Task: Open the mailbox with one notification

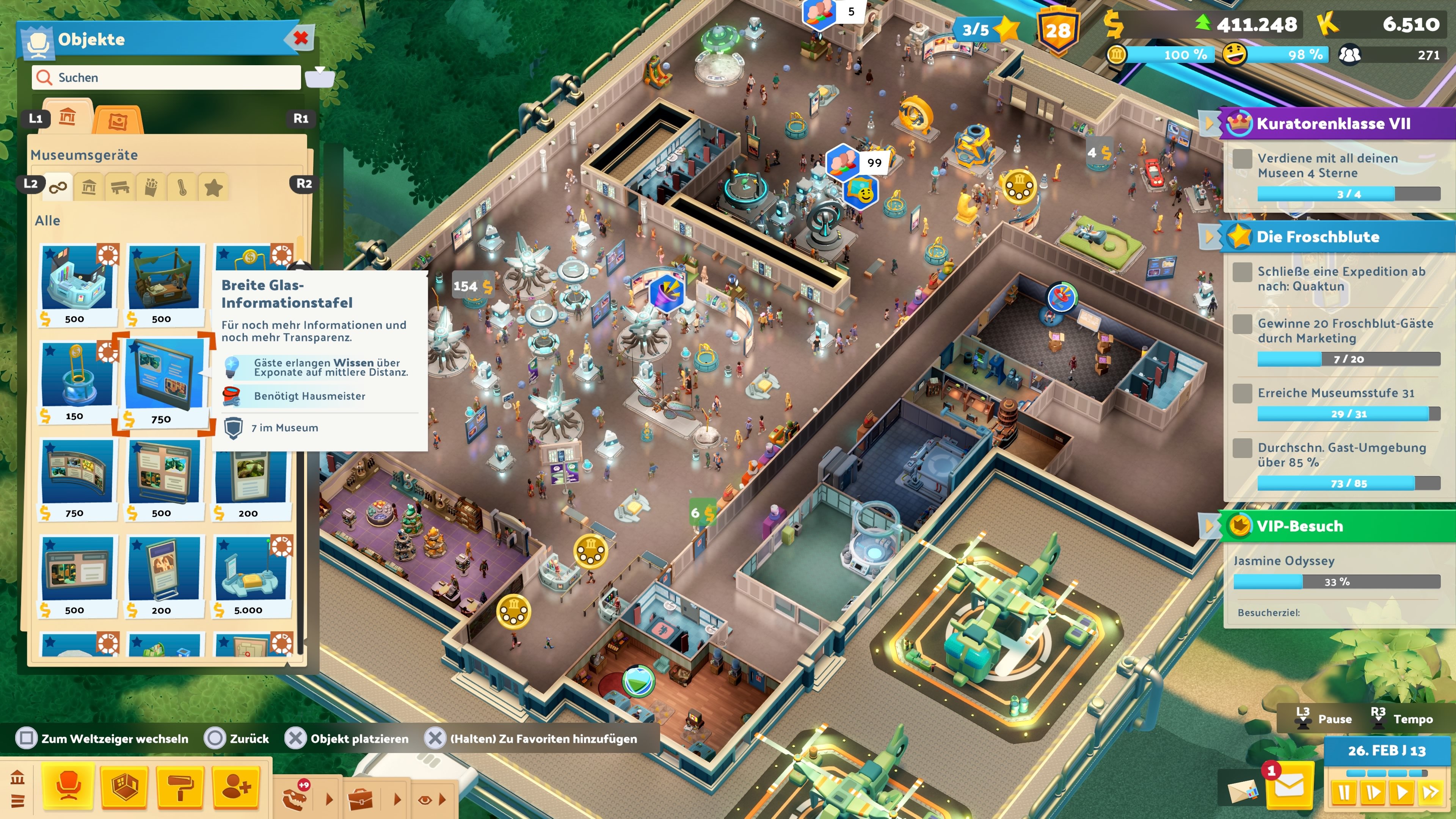Action: point(1288,786)
